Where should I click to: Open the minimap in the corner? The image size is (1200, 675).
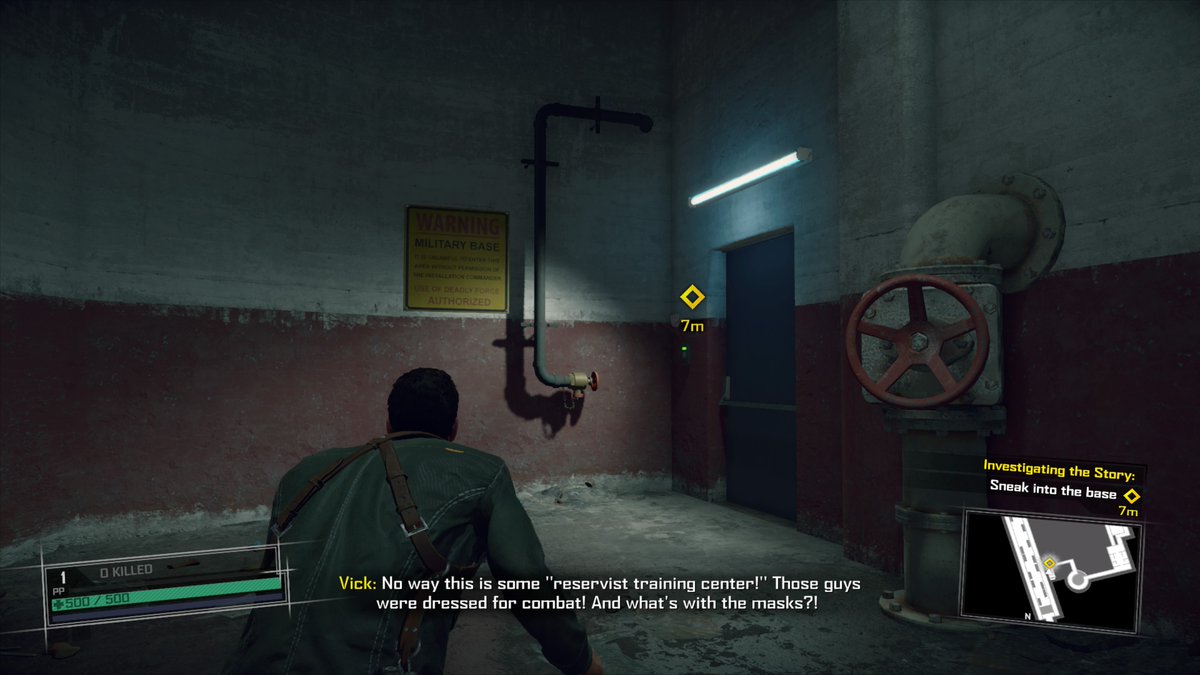1050,569
